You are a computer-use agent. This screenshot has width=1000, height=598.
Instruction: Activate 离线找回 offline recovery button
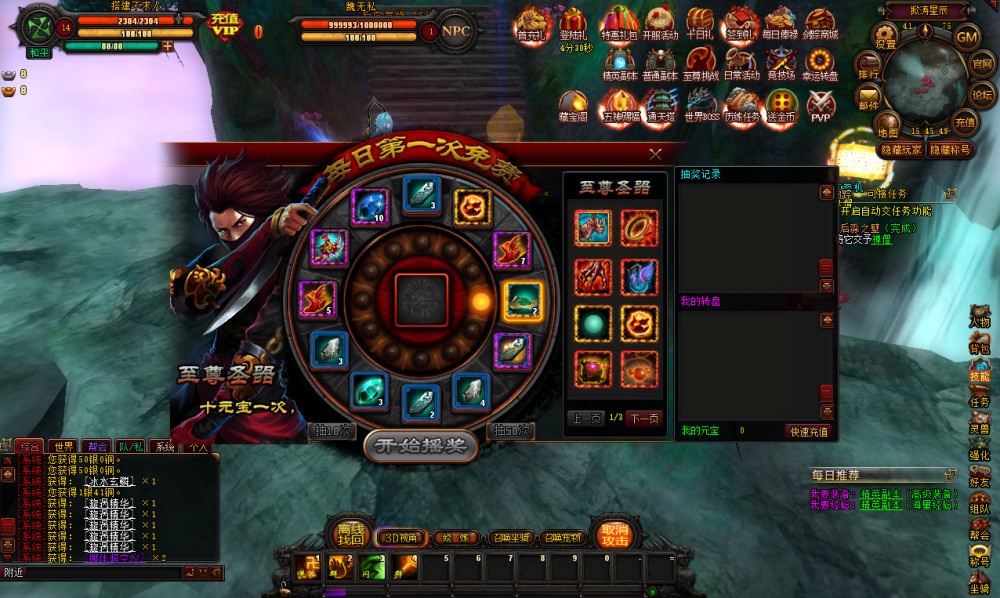[x=349, y=533]
